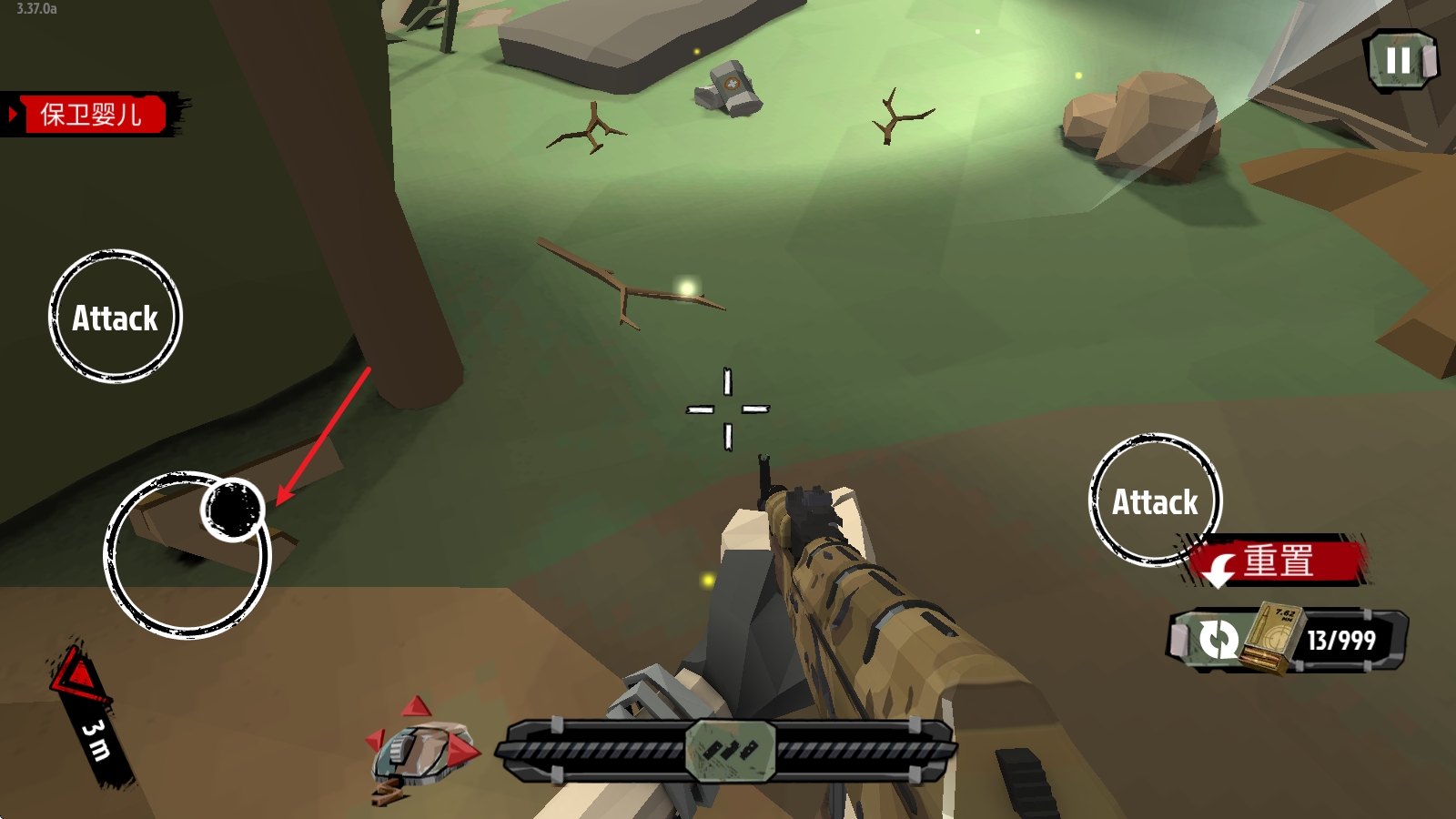Screen dimensions: 1456x819
Task: Click the black movement joystick knob
Action: tap(233, 510)
